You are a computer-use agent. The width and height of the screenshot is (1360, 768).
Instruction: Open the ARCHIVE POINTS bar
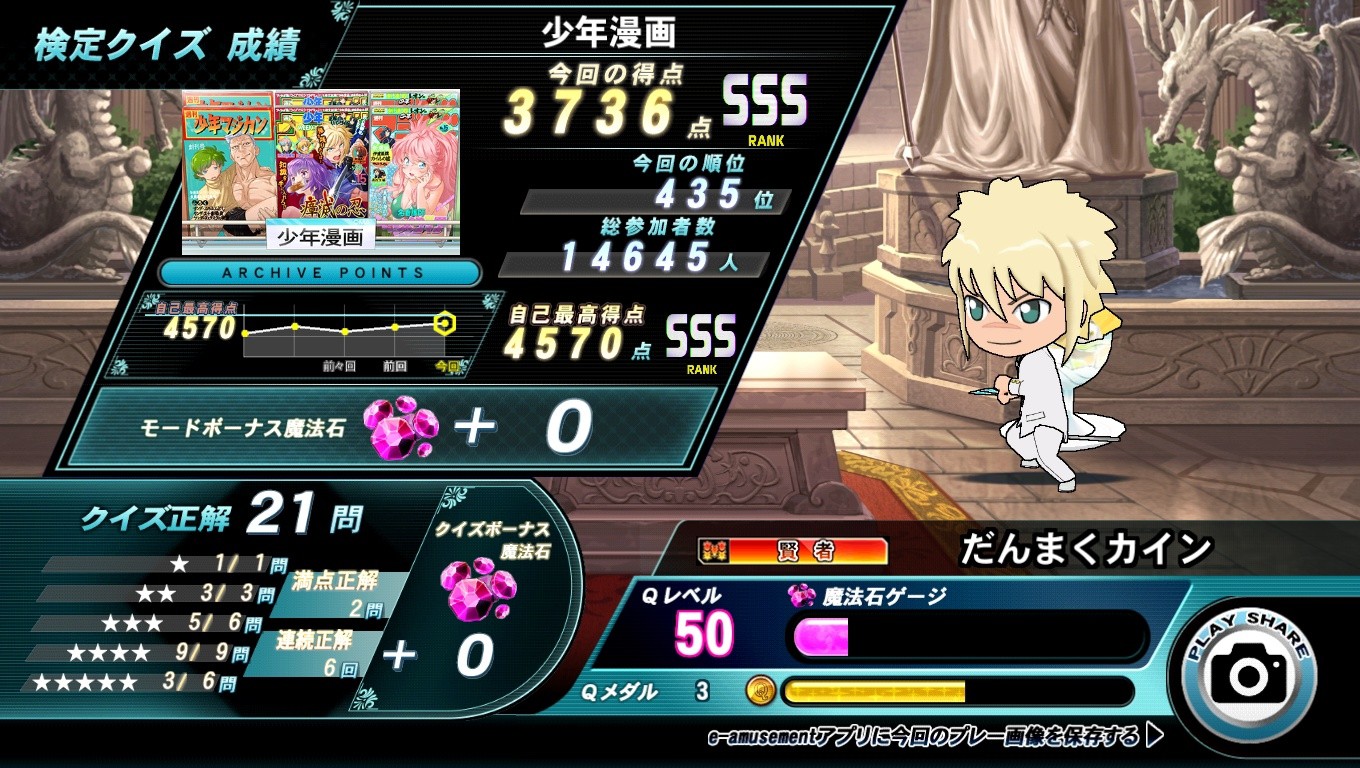coord(320,272)
